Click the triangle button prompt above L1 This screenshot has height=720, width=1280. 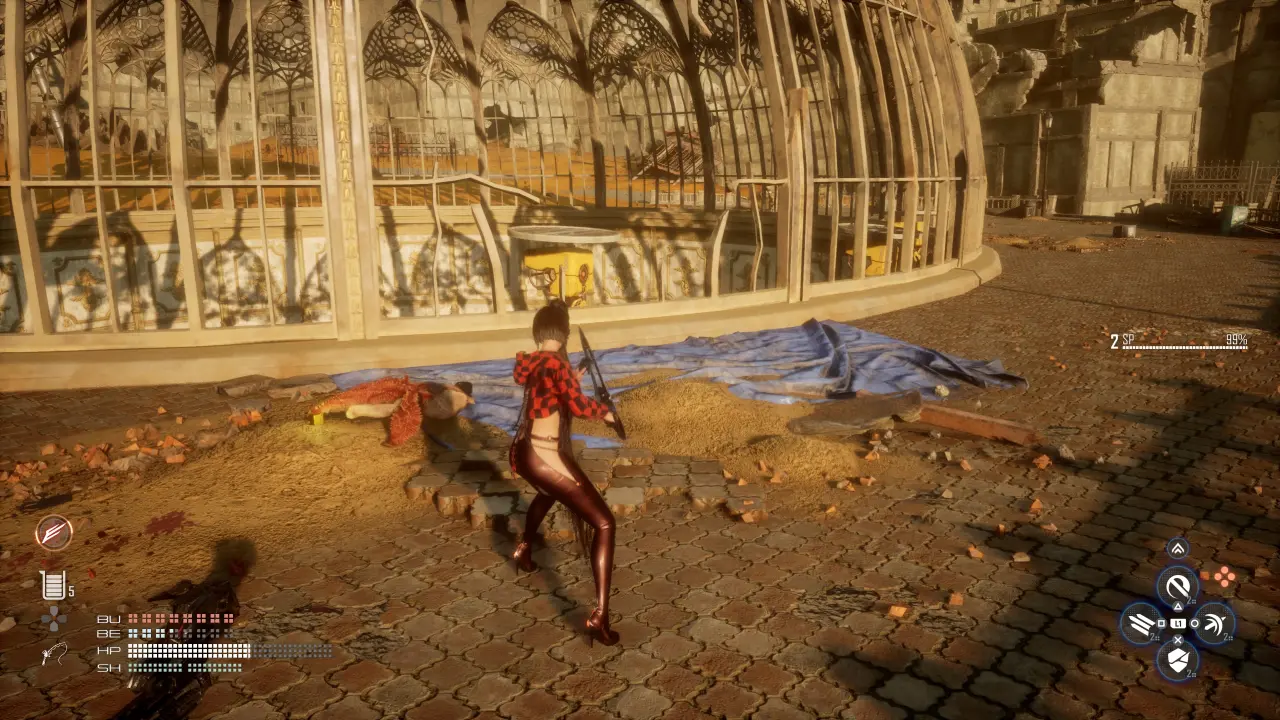coord(1178,606)
